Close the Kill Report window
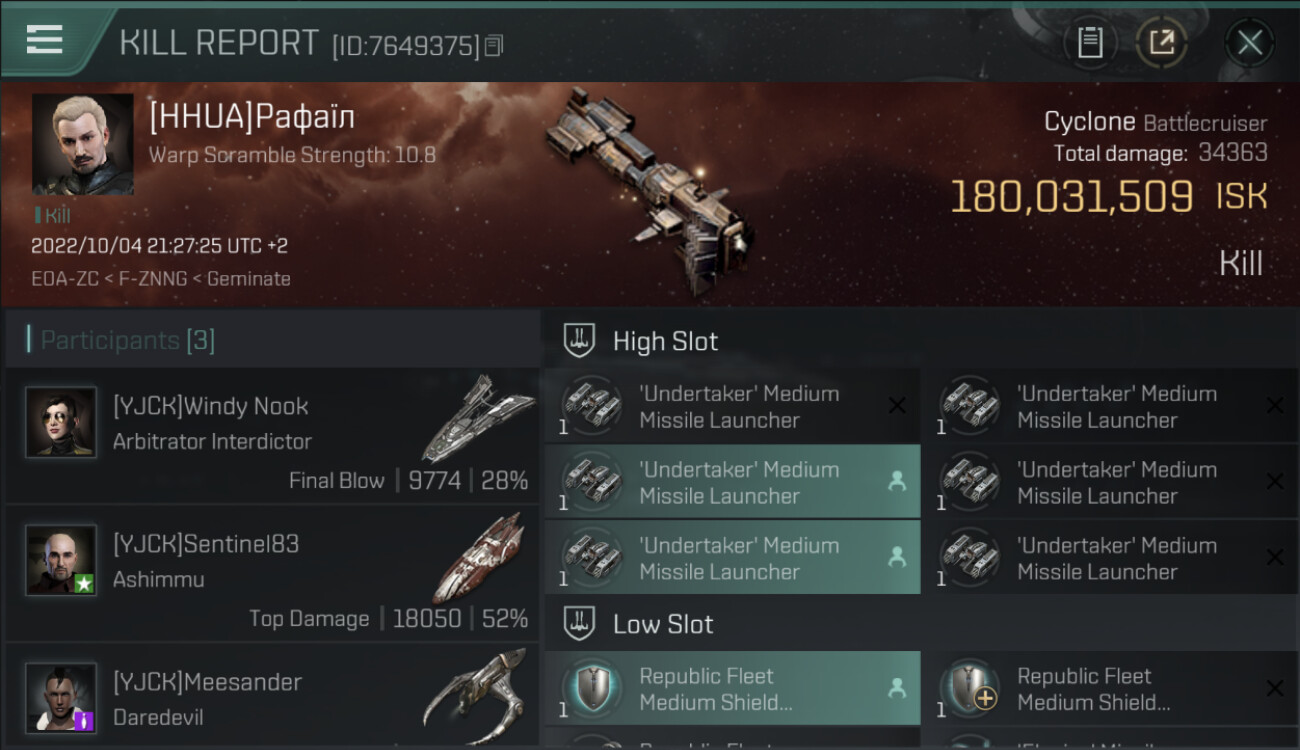Viewport: 1300px width, 750px height. pyautogui.click(x=1249, y=42)
